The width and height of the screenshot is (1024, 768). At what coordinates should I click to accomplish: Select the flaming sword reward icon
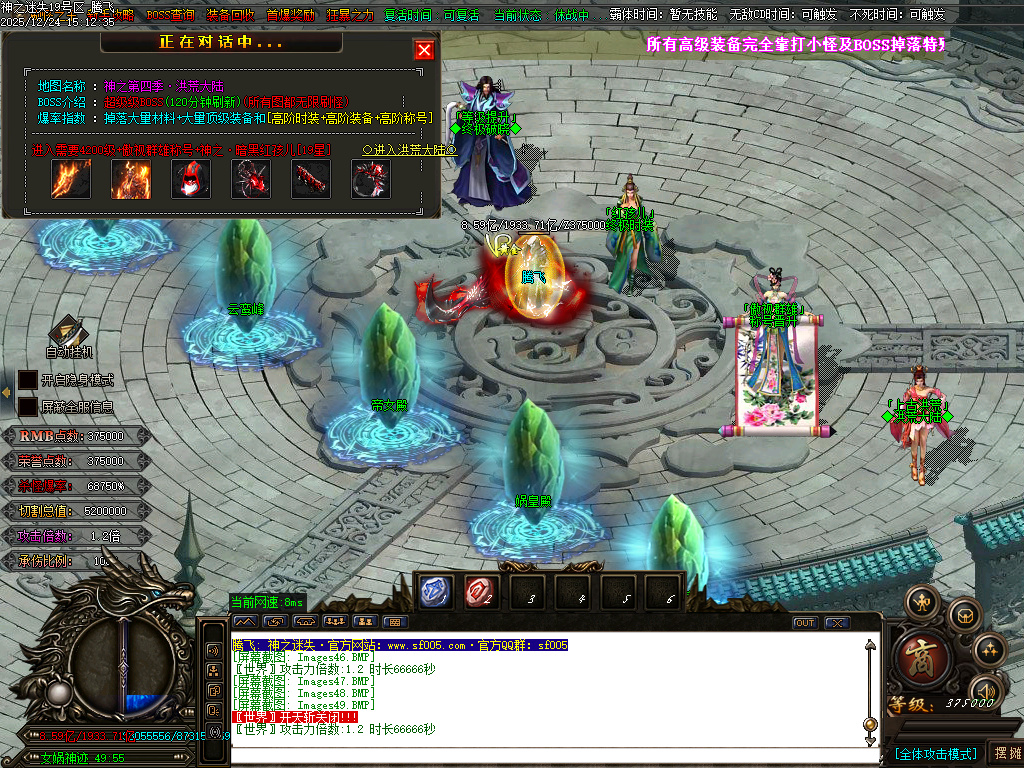71,179
